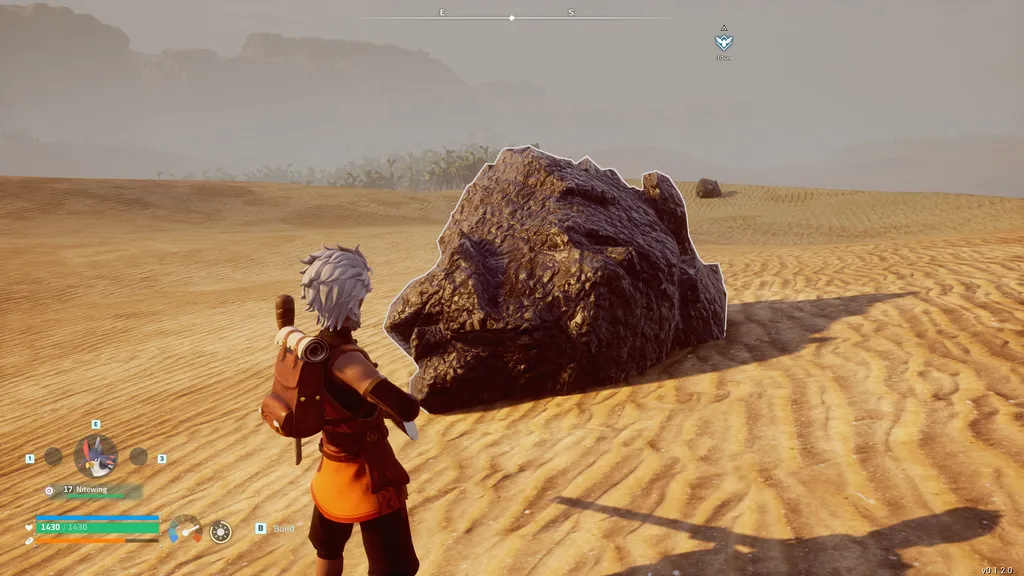Select the blue winged waypoint marker

(x=723, y=41)
